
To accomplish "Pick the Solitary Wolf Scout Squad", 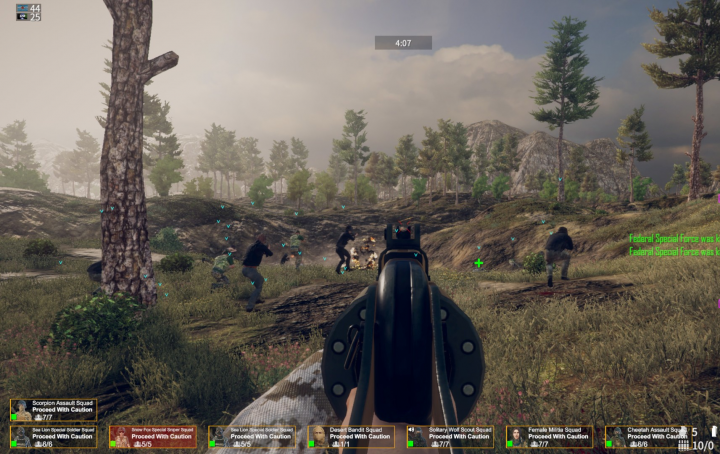I will pyautogui.click(x=449, y=436).
